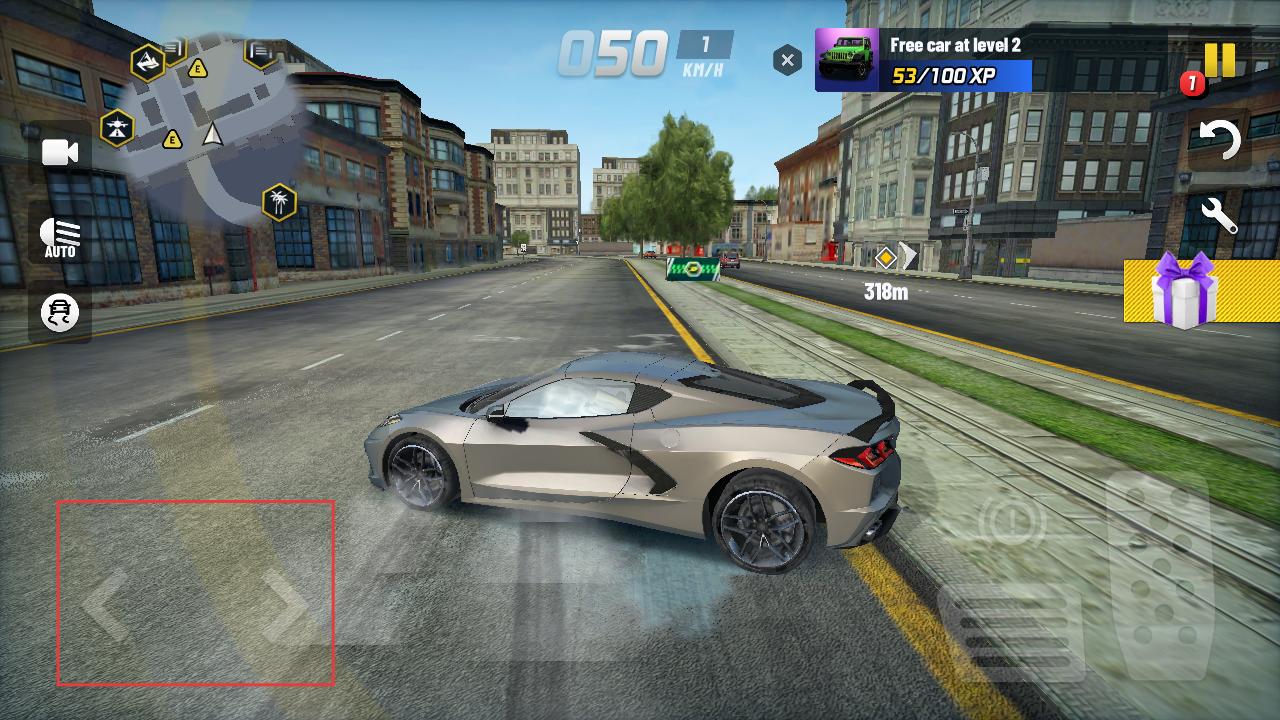Steer left with the left arrow
Image resolution: width=1280 pixels, height=720 pixels.
pyautogui.click(x=105, y=605)
